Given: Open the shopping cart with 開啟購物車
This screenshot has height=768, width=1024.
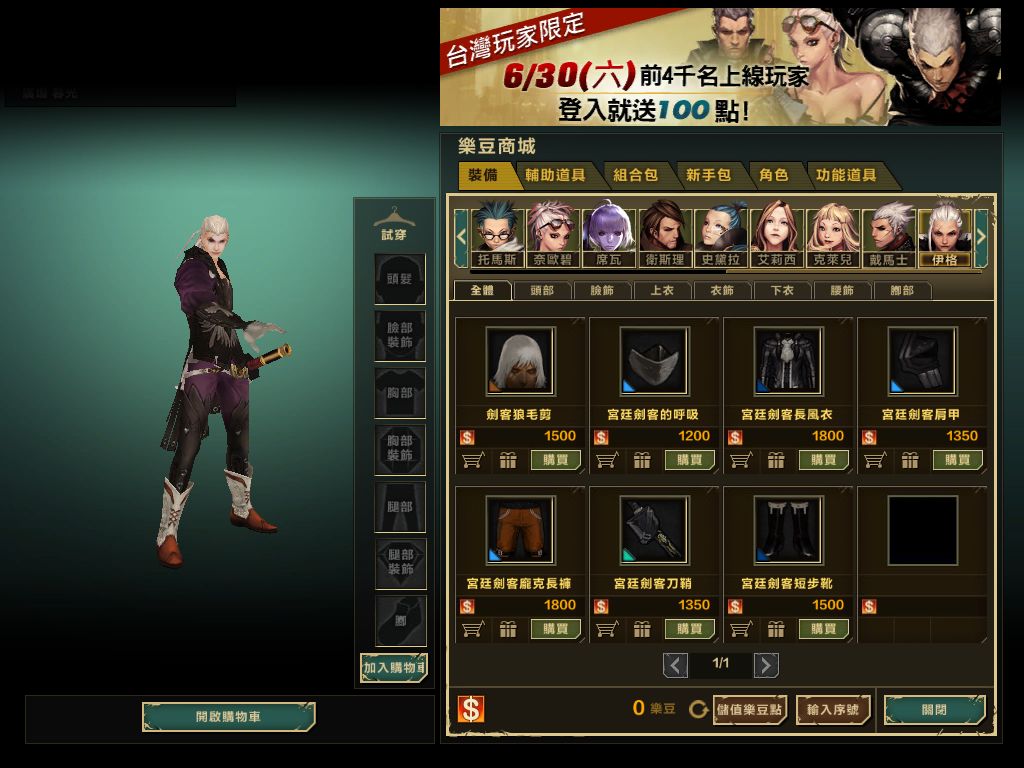Looking at the screenshot, I should (x=228, y=717).
